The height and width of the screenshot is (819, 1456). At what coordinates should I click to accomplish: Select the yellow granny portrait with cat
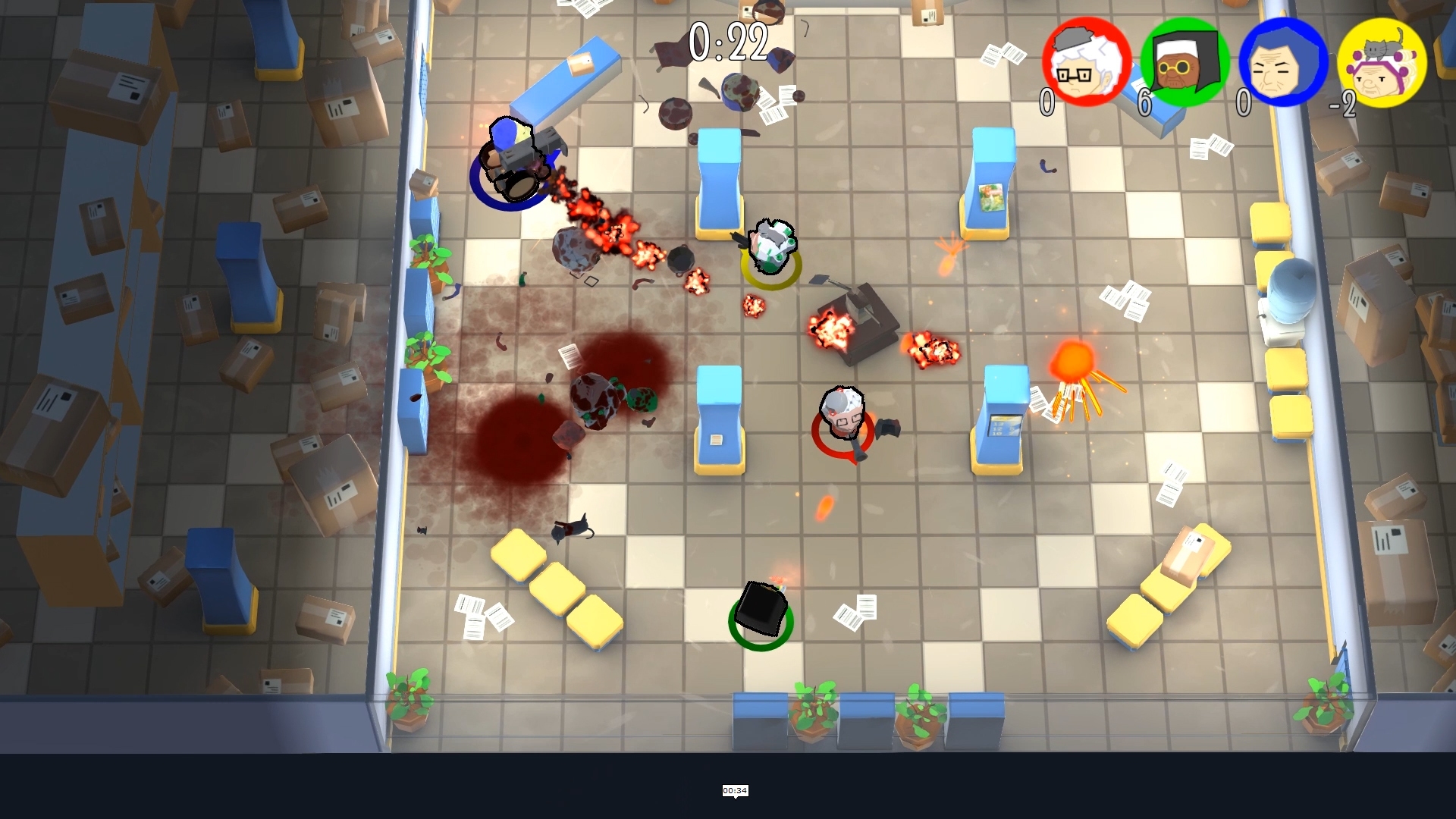coord(1382,62)
